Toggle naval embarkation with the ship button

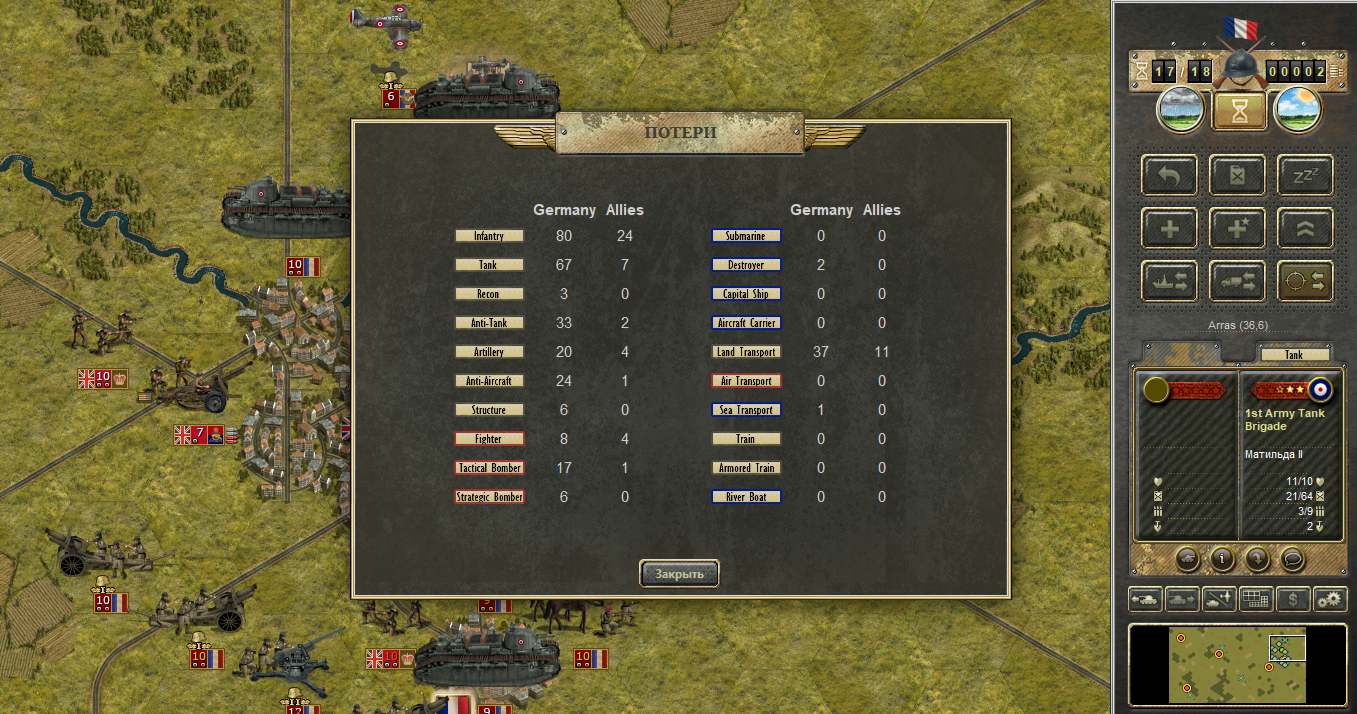(1168, 281)
